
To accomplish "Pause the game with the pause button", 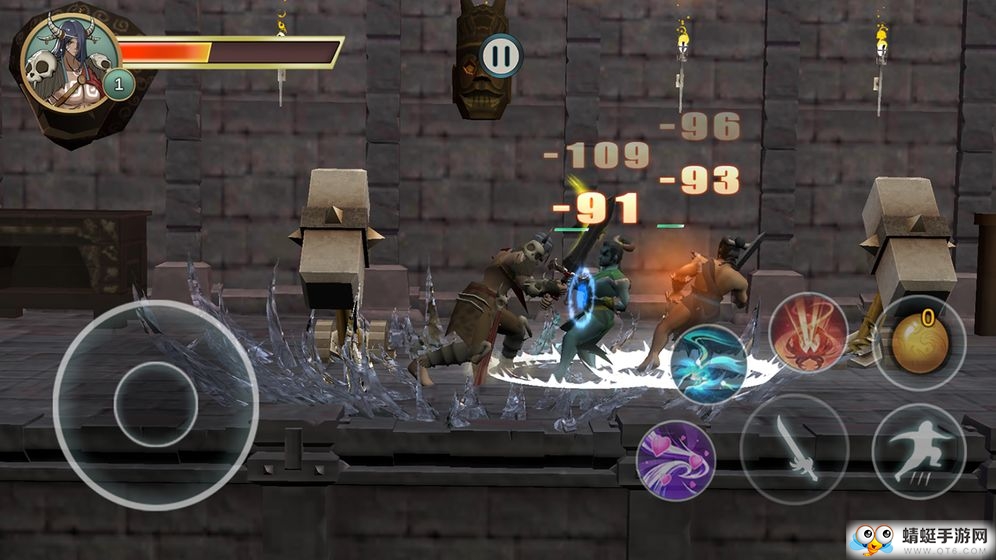I will coord(501,56).
